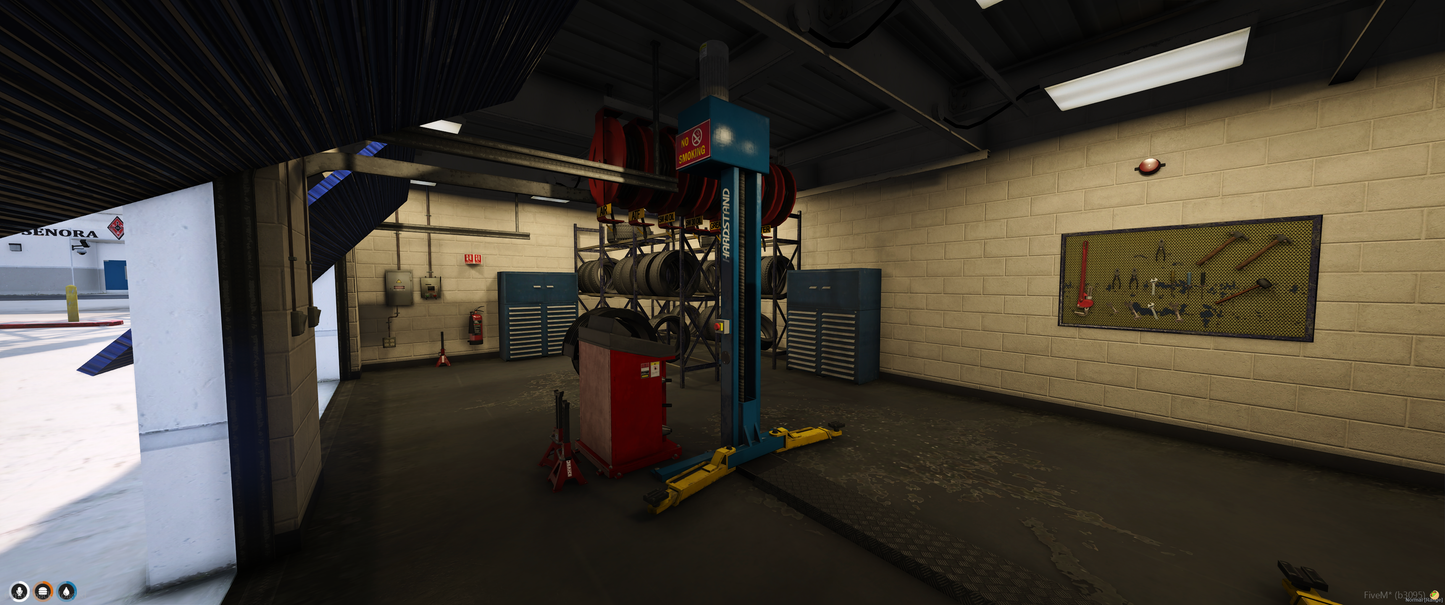
Task: Click the microphone voice icon
Action: [19, 591]
